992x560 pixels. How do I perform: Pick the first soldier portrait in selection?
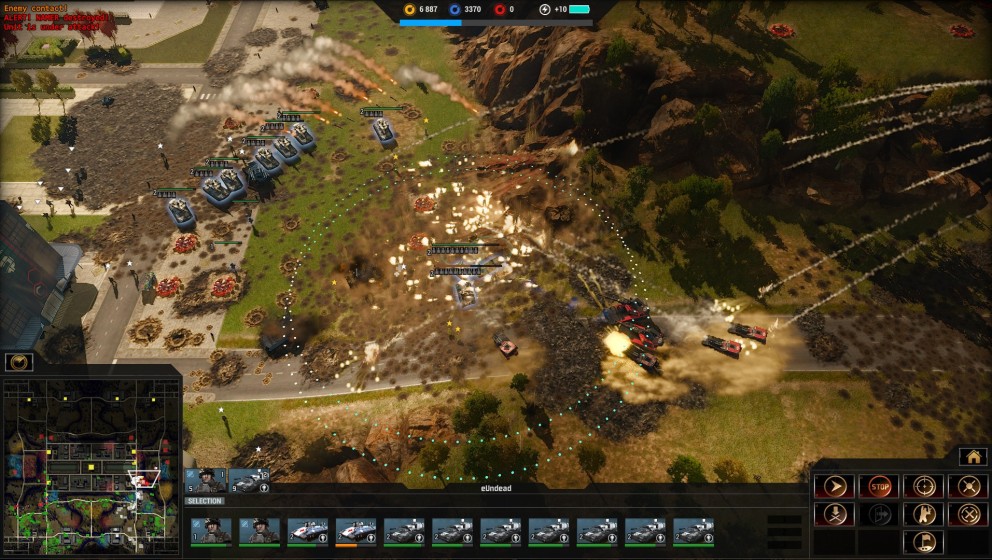pyautogui.click(x=211, y=531)
